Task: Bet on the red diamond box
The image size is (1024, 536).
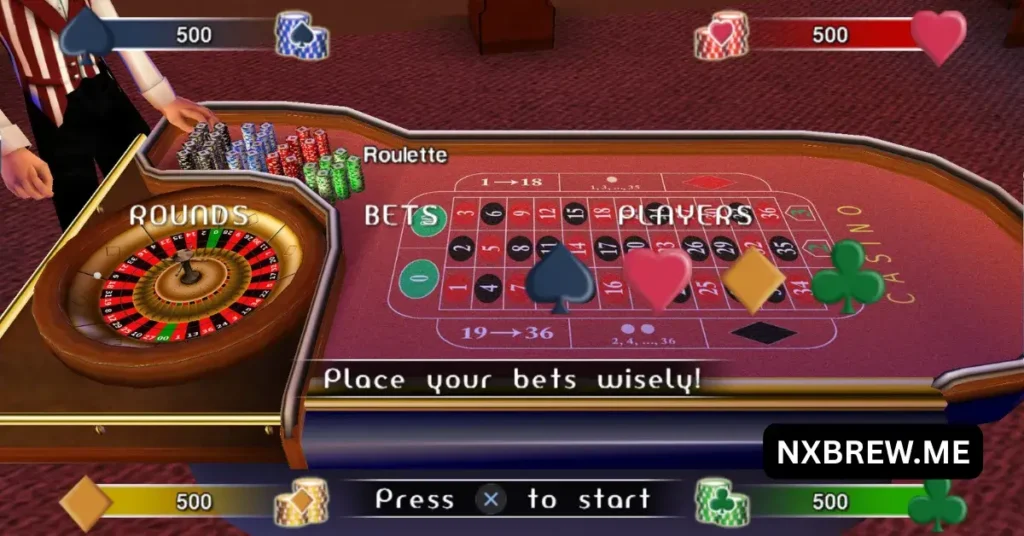Action: (711, 183)
